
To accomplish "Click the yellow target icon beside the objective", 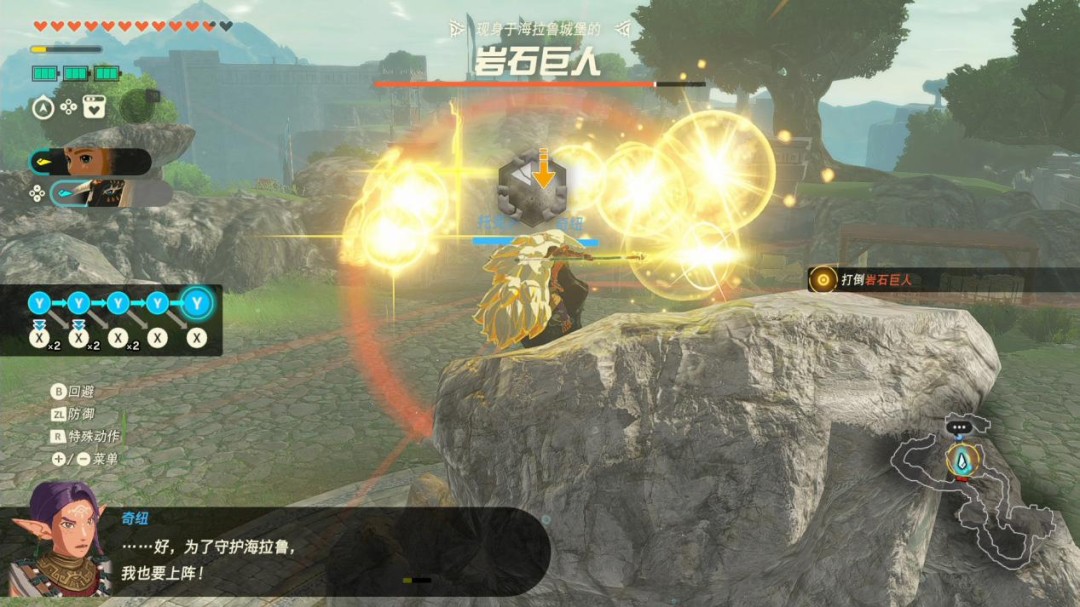I will (x=823, y=280).
